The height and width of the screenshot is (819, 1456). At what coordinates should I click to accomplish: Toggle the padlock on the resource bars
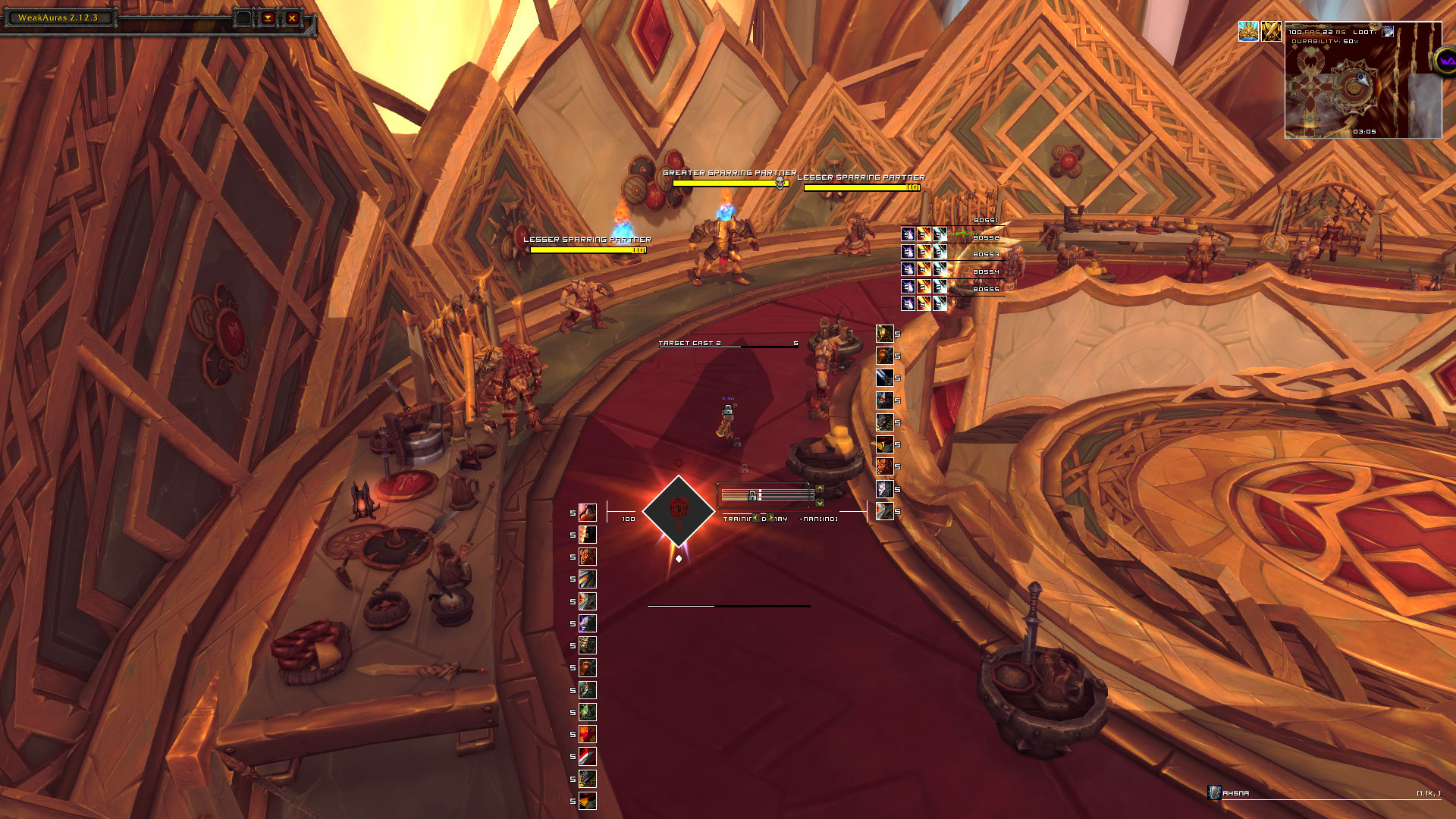pyautogui.click(x=752, y=496)
